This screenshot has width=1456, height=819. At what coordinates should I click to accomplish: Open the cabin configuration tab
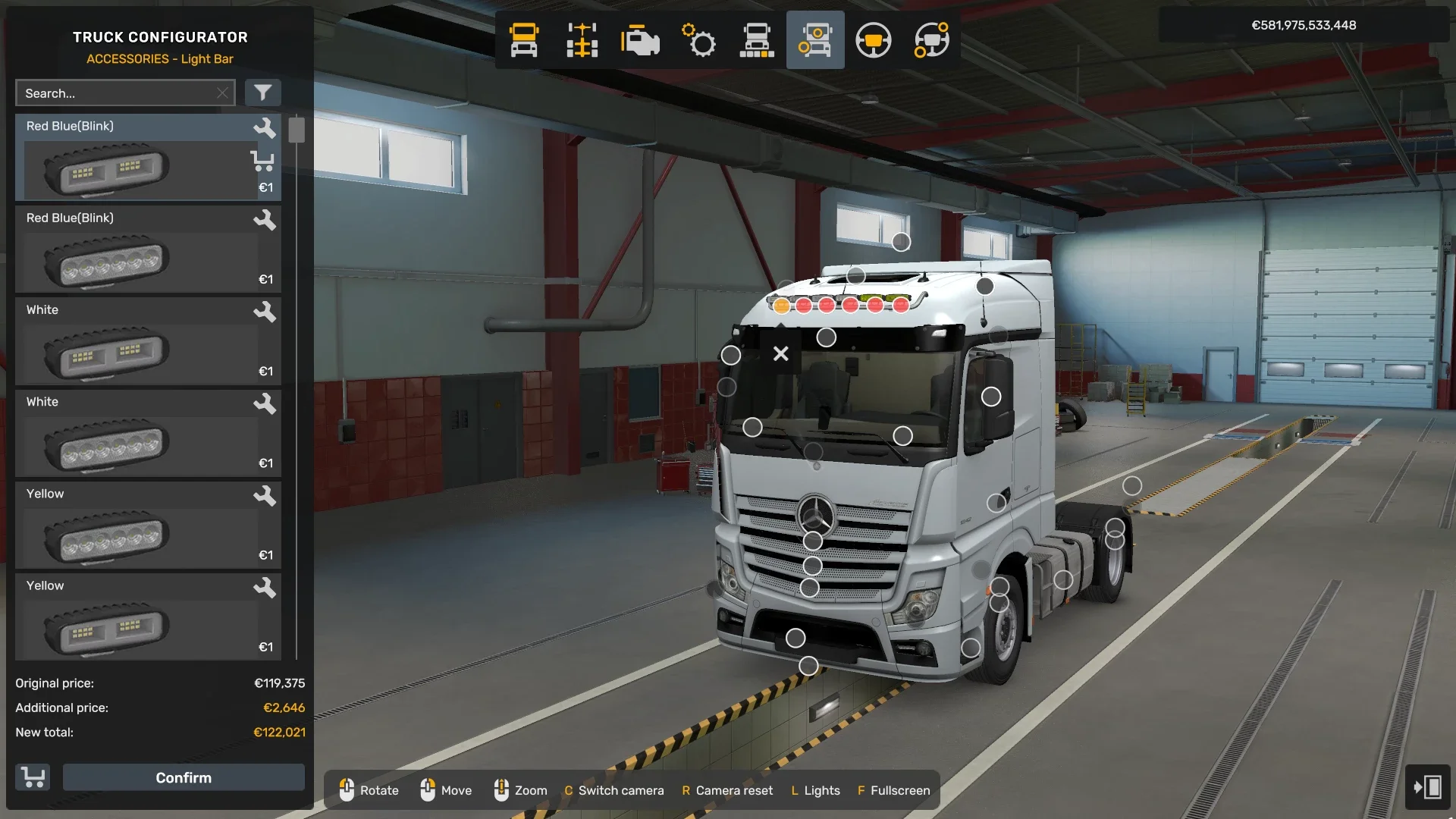pos(523,40)
